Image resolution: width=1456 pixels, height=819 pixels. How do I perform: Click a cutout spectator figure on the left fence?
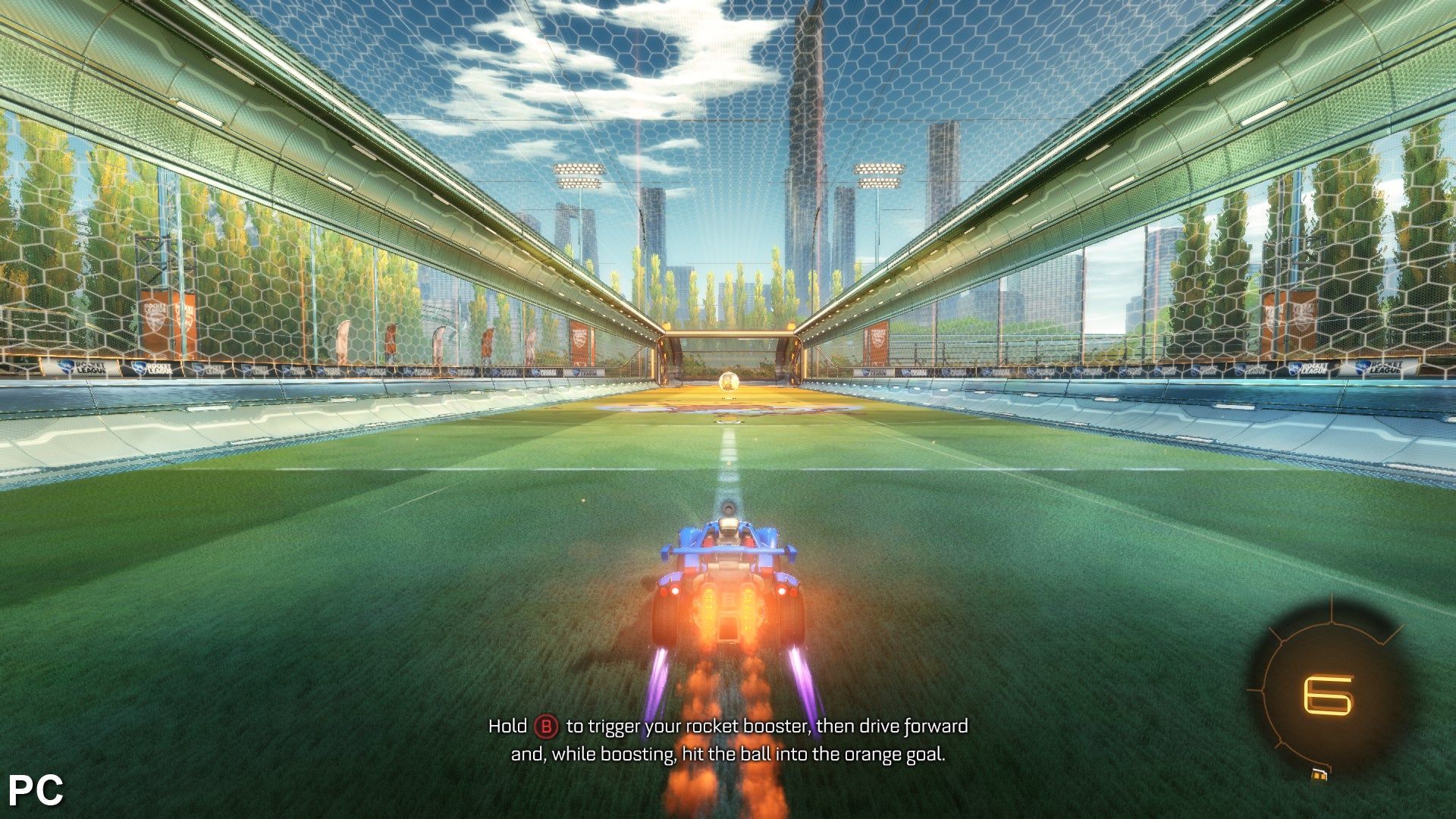[345, 341]
